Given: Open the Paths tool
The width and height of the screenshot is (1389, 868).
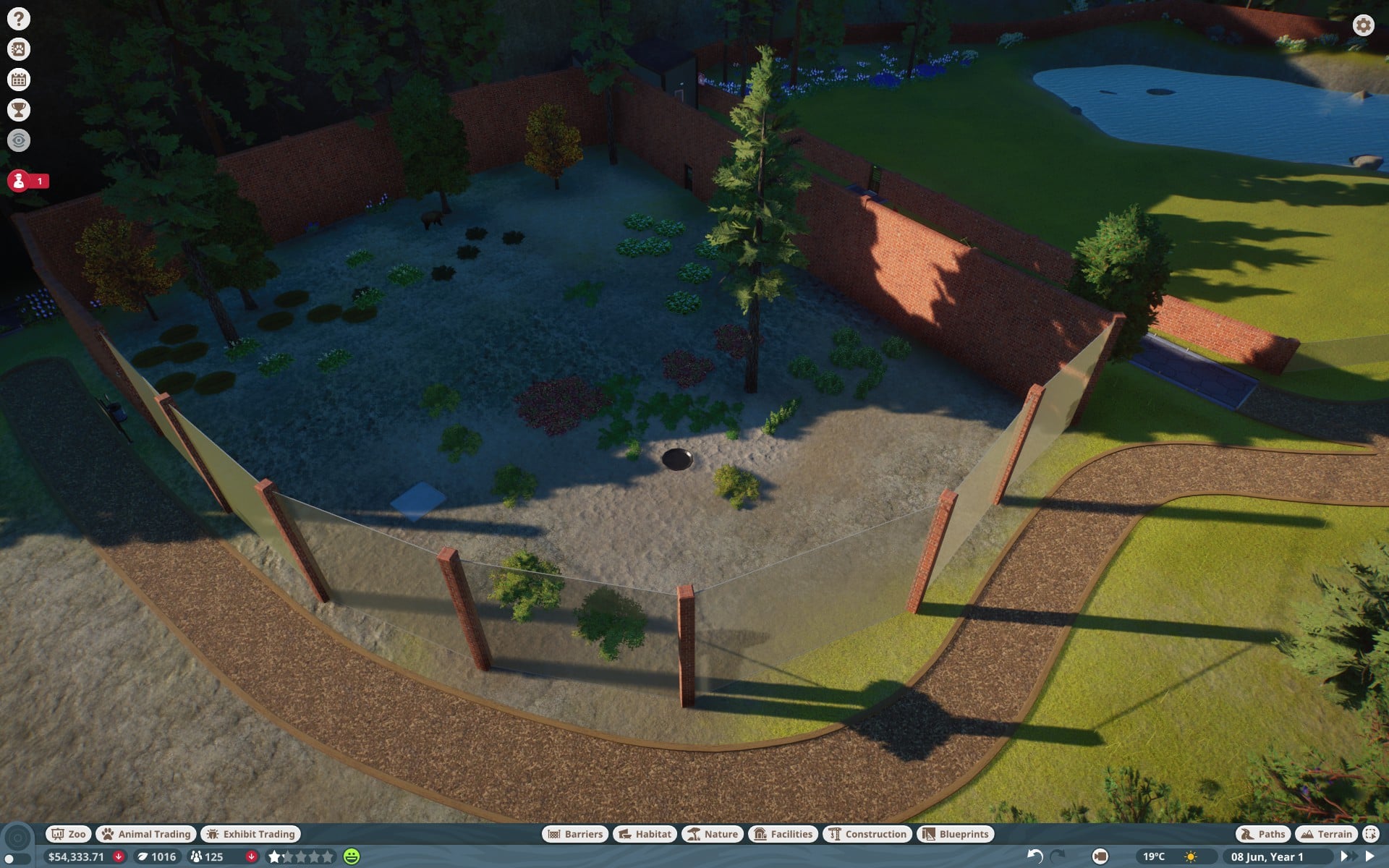Looking at the screenshot, I should click(x=1263, y=834).
